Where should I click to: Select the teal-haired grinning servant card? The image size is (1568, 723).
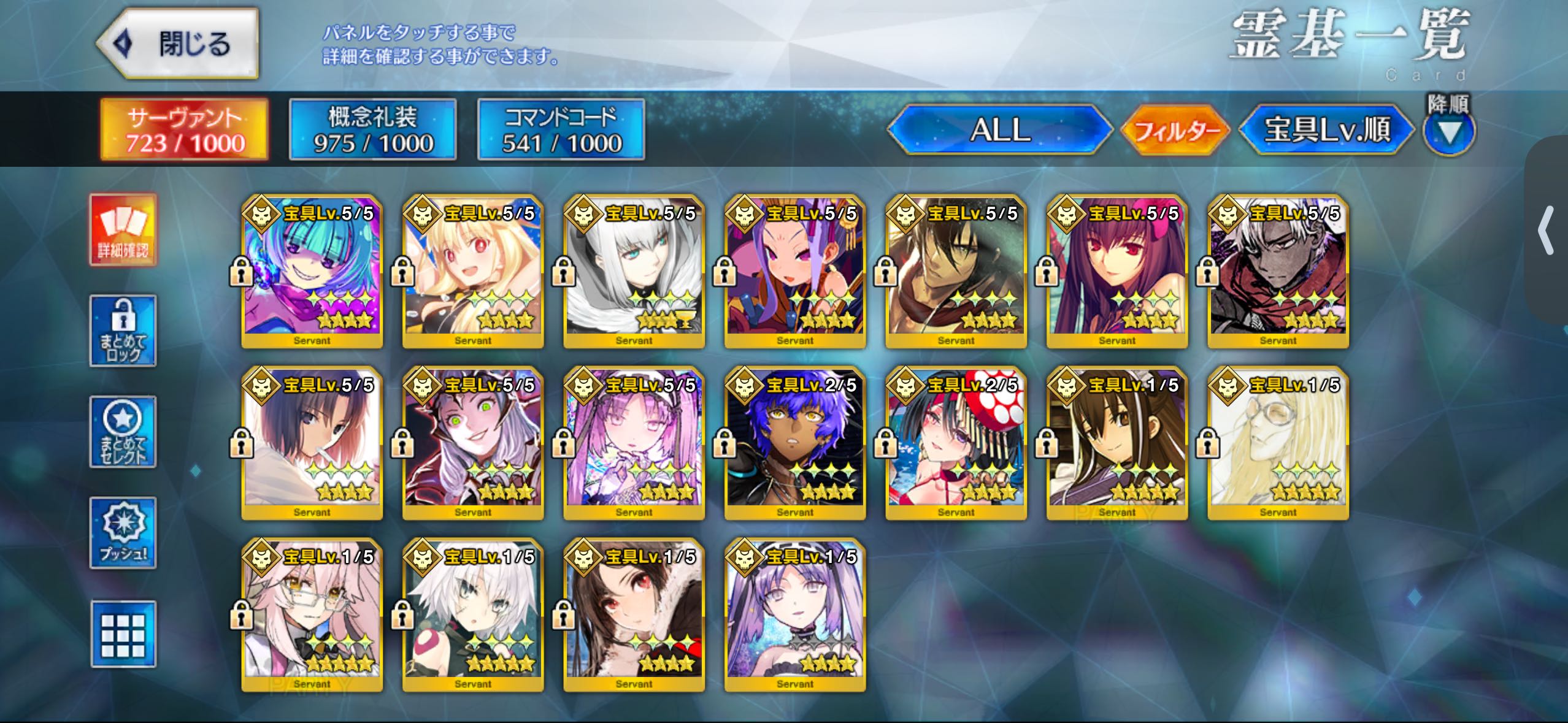(312, 272)
